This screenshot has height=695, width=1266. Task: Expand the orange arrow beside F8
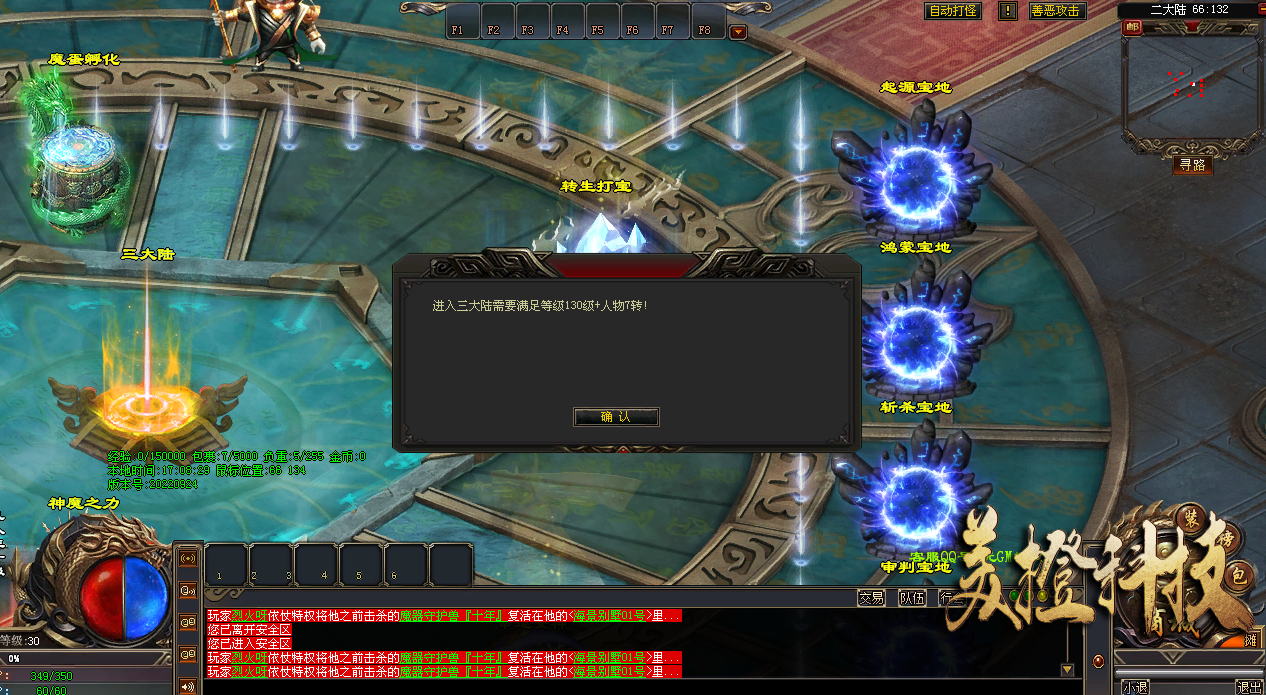[x=738, y=32]
